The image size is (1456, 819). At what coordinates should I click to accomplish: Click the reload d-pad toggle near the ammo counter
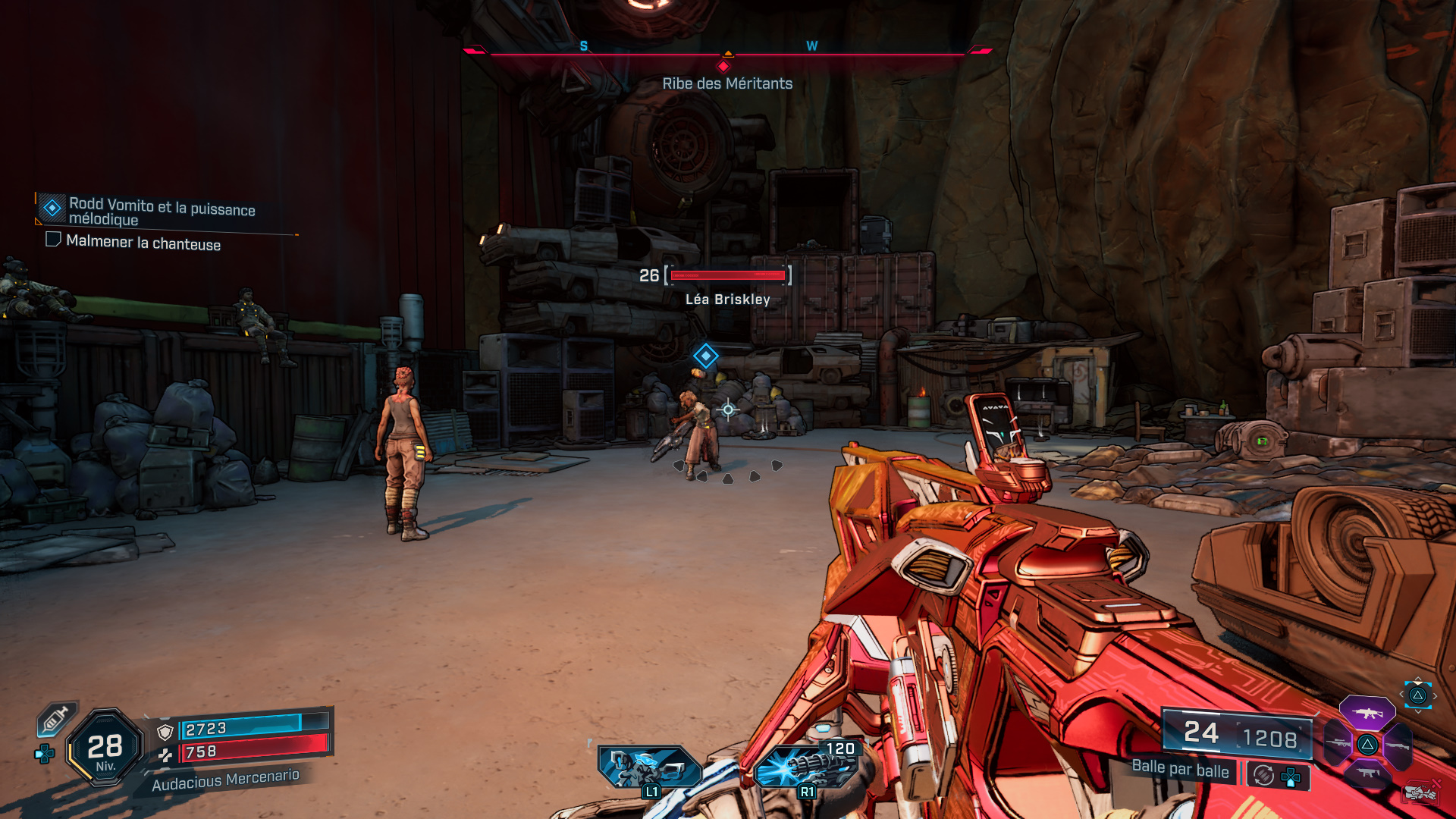1289,776
